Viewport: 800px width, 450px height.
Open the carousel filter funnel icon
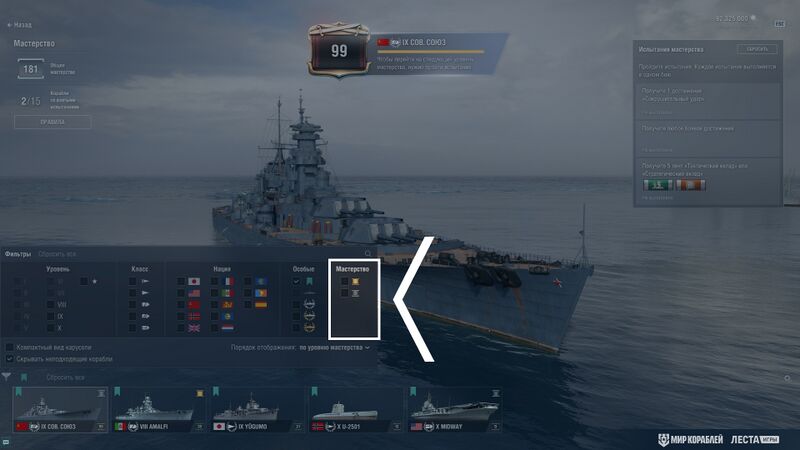pyautogui.click(x=8, y=377)
